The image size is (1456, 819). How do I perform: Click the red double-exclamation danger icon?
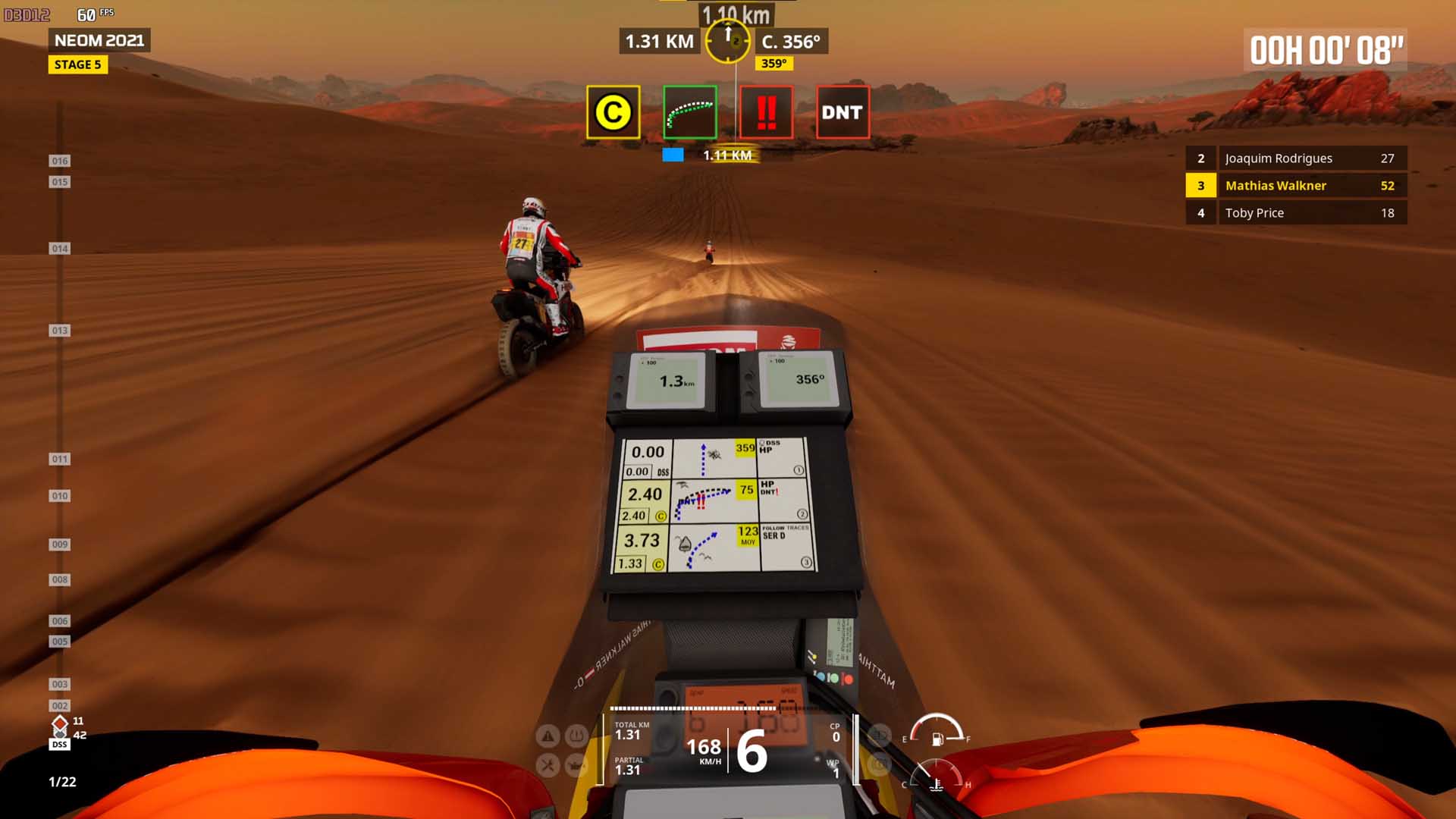[766, 112]
